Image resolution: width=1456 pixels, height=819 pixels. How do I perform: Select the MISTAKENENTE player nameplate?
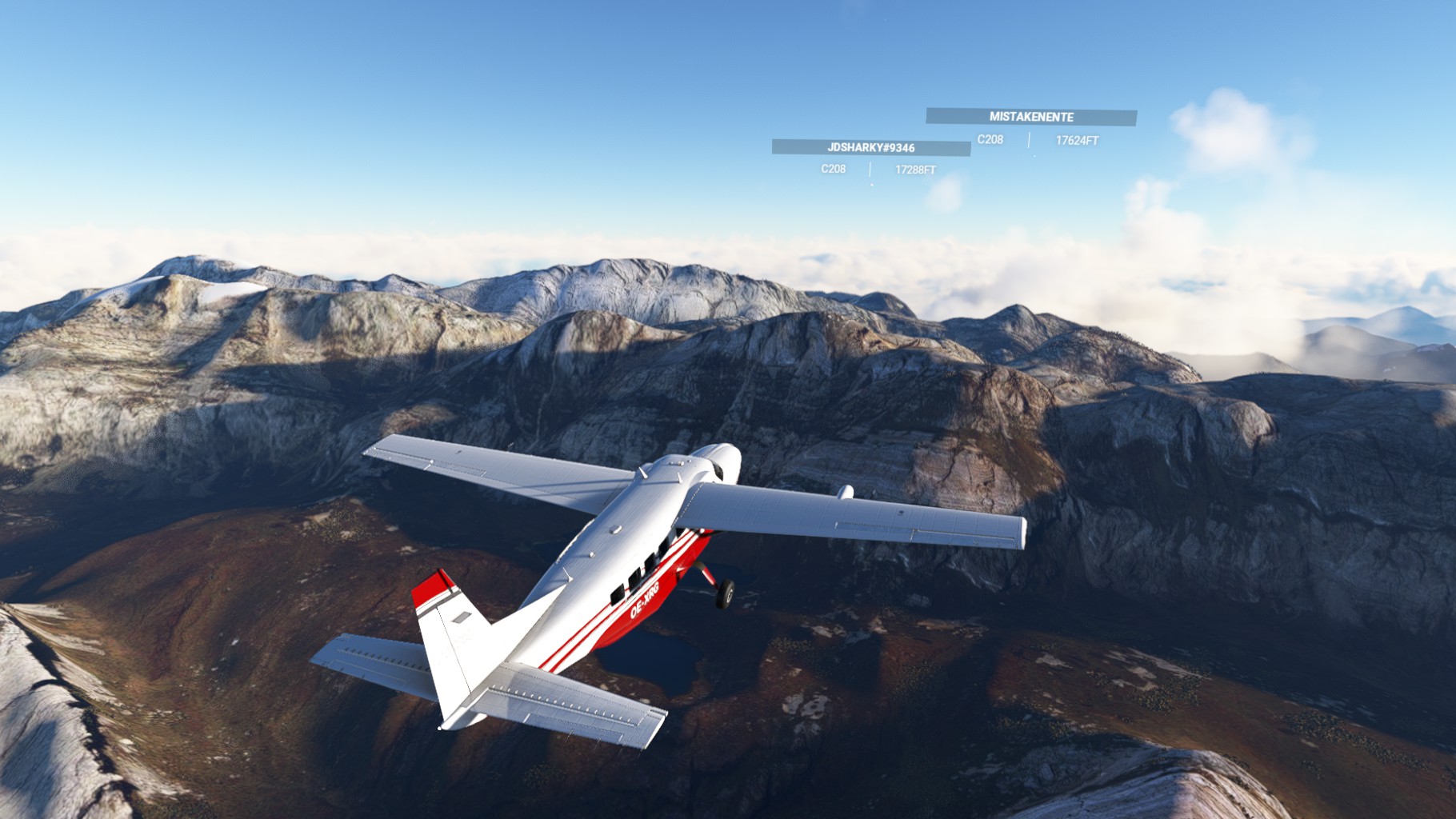pos(1031,117)
